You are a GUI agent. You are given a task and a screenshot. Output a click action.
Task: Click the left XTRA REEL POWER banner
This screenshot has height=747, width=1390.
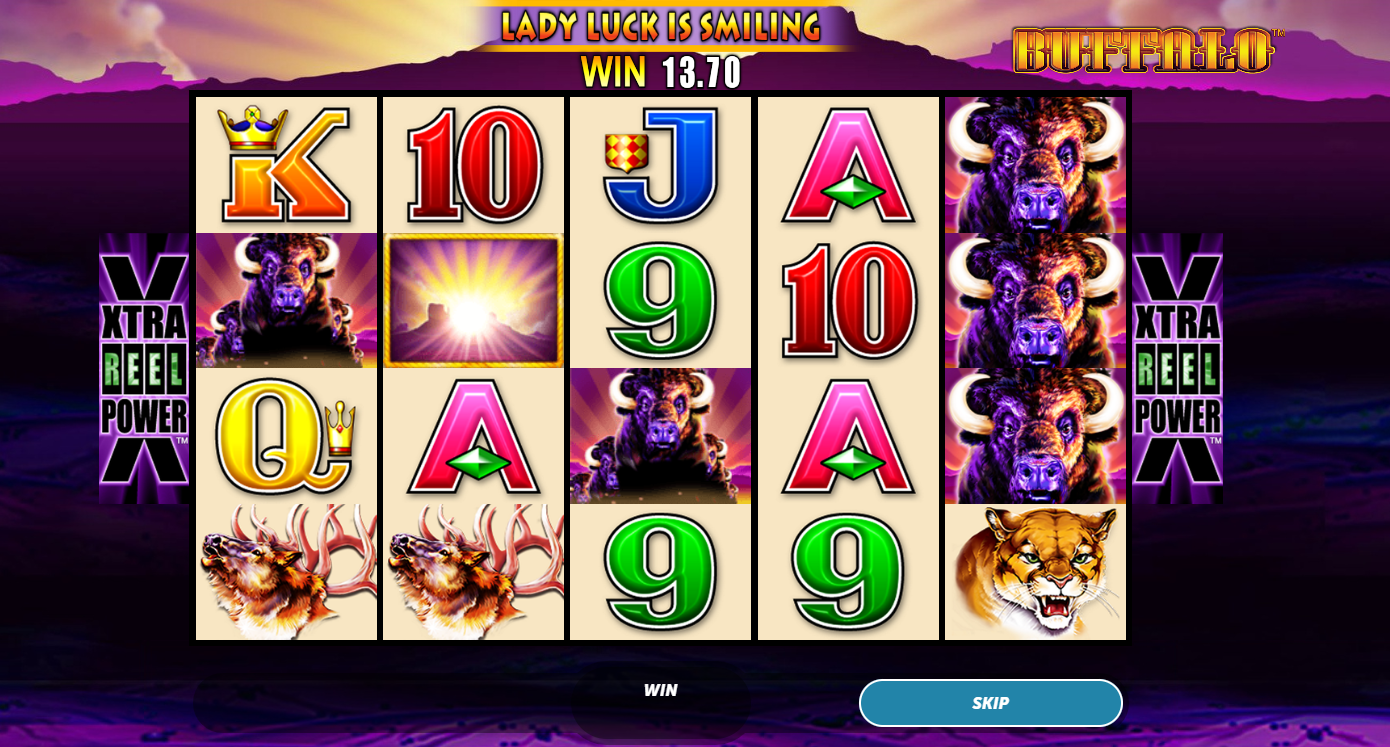[x=144, y=366]
